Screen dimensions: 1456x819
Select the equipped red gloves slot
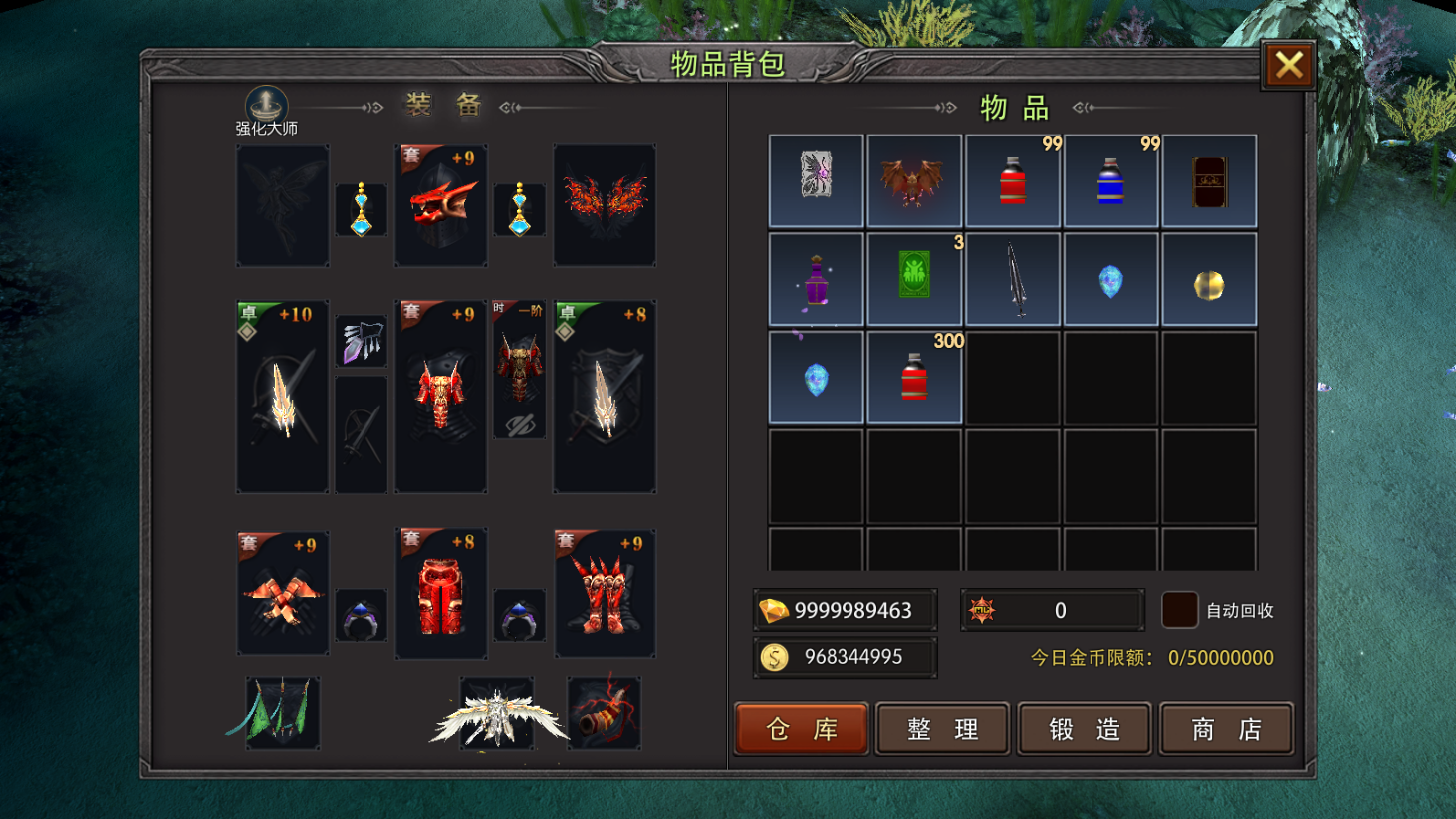point(283,594)
